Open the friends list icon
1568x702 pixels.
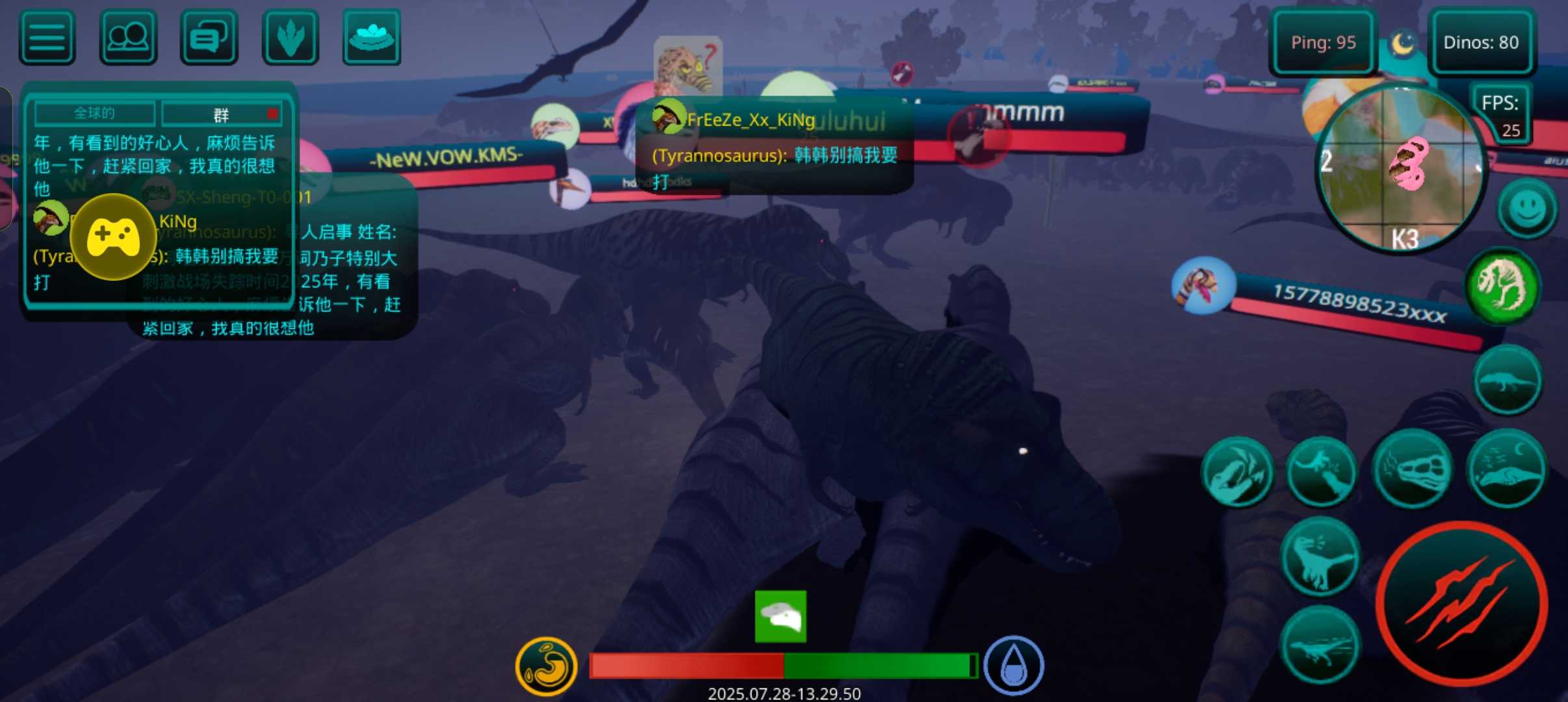128,38
